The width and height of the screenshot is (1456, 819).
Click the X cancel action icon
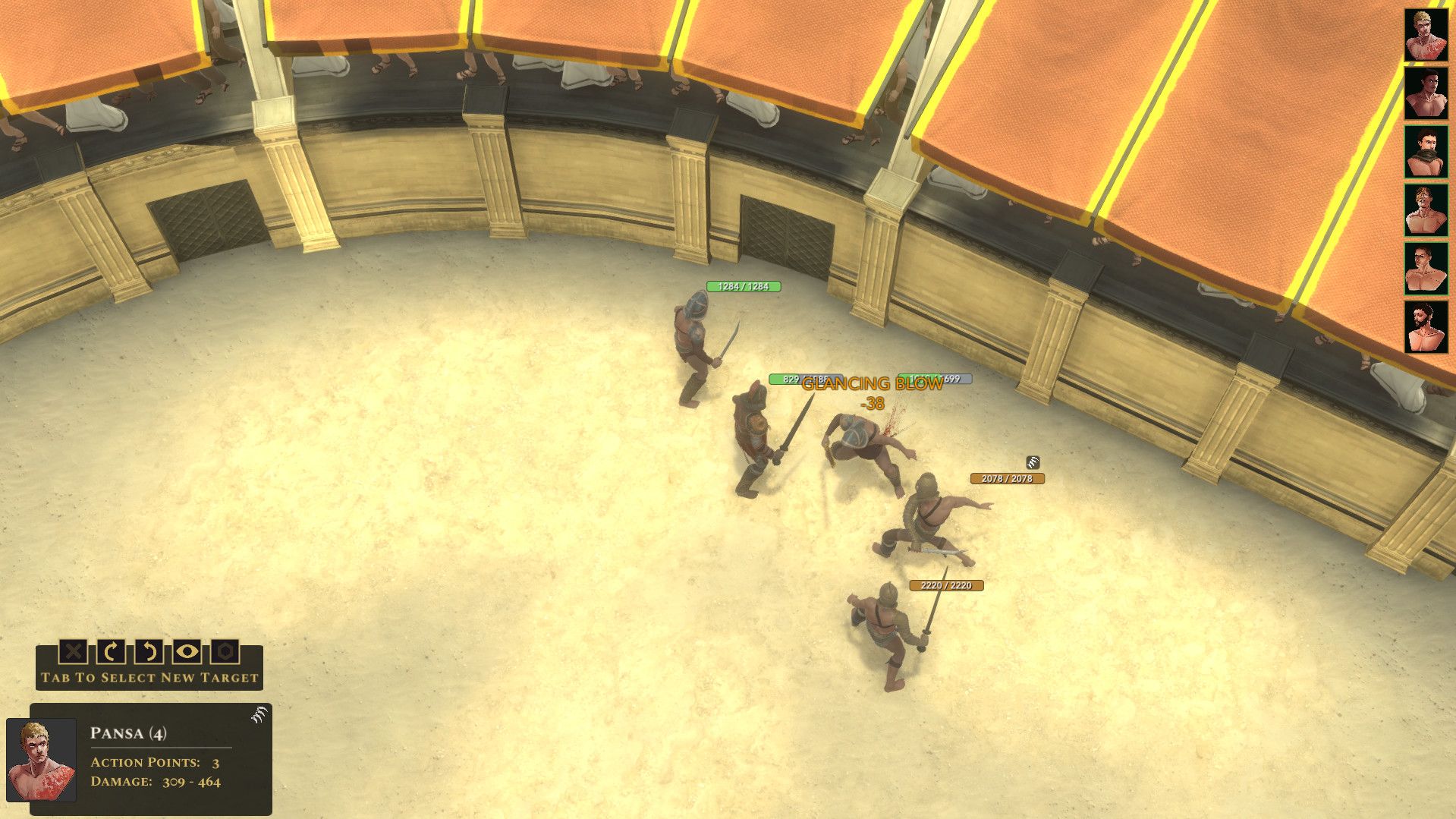74,653
